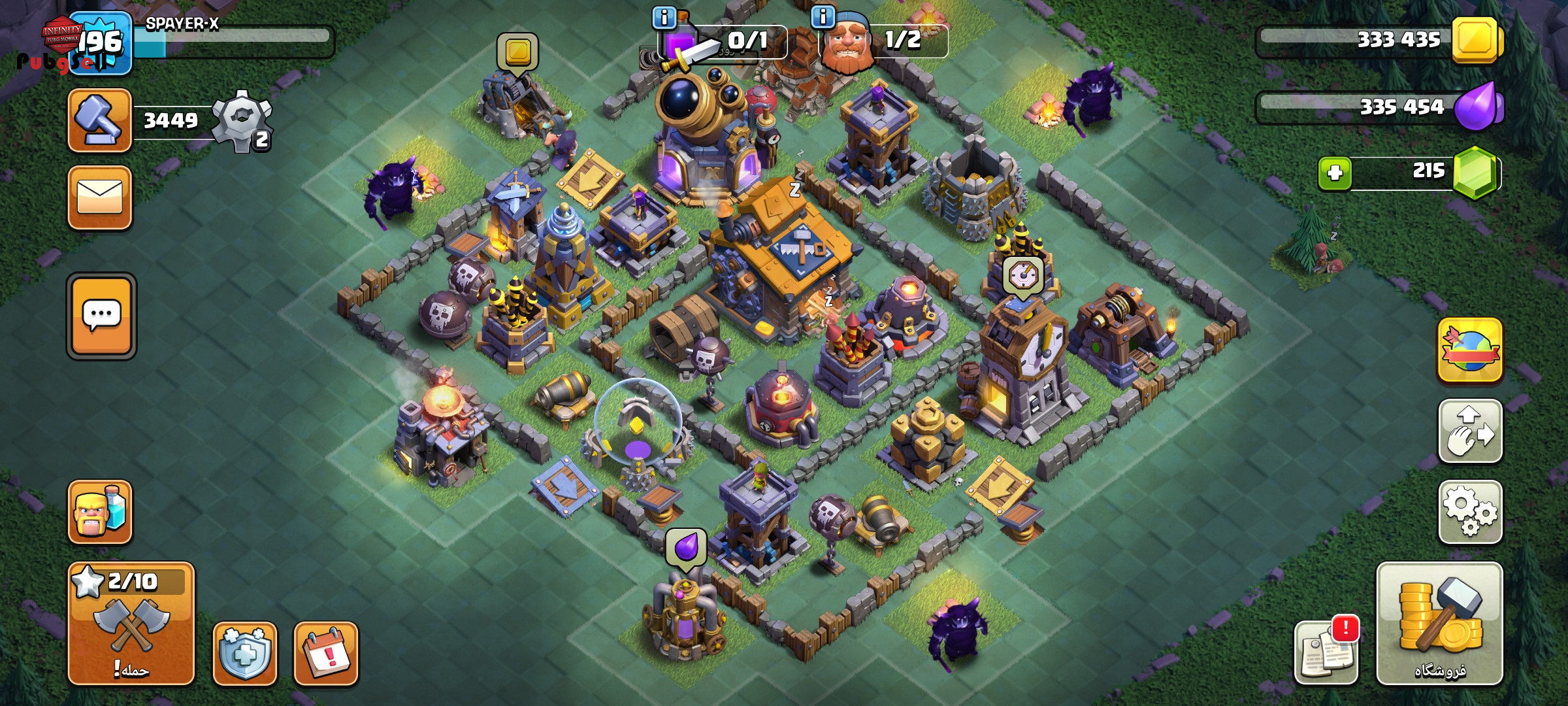The height and width of the screenshot is (706, 1568).
Task: Open the chat speech bubble panel
Action: [x=101, y=316]
